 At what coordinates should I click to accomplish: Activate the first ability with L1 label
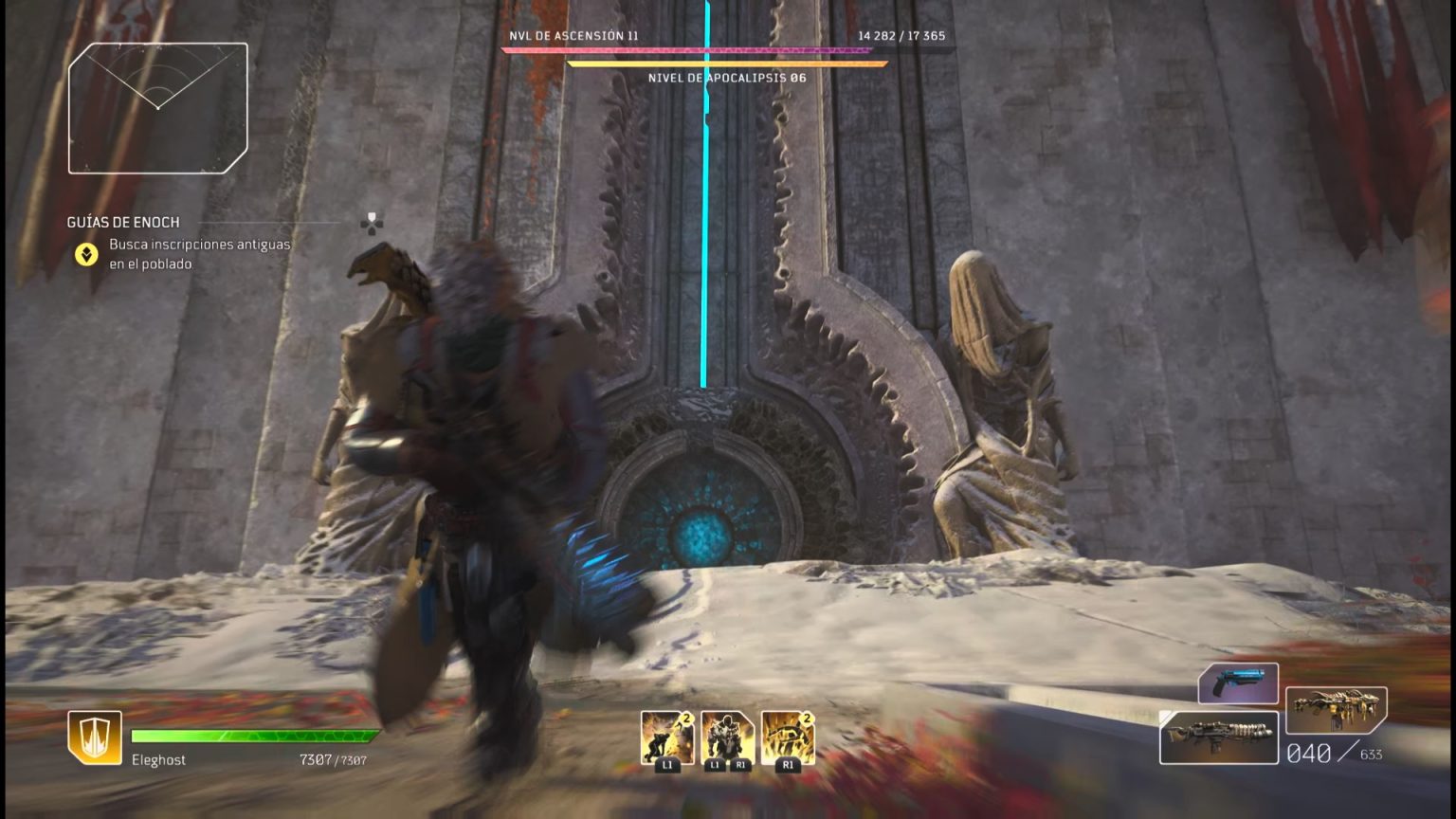tap(666, 738)
